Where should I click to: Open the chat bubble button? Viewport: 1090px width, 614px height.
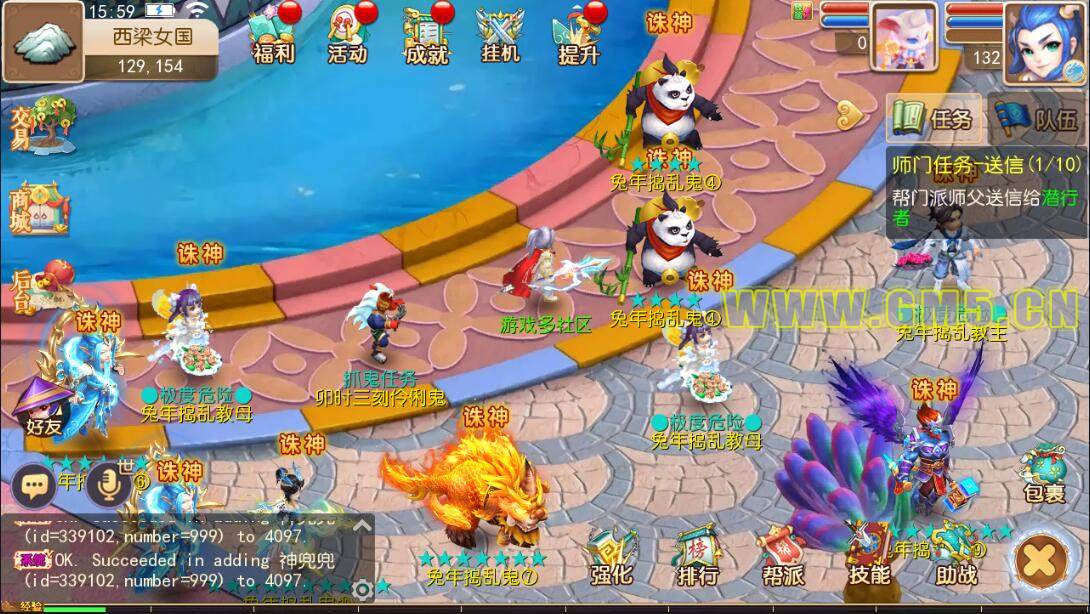pos(35,486)
